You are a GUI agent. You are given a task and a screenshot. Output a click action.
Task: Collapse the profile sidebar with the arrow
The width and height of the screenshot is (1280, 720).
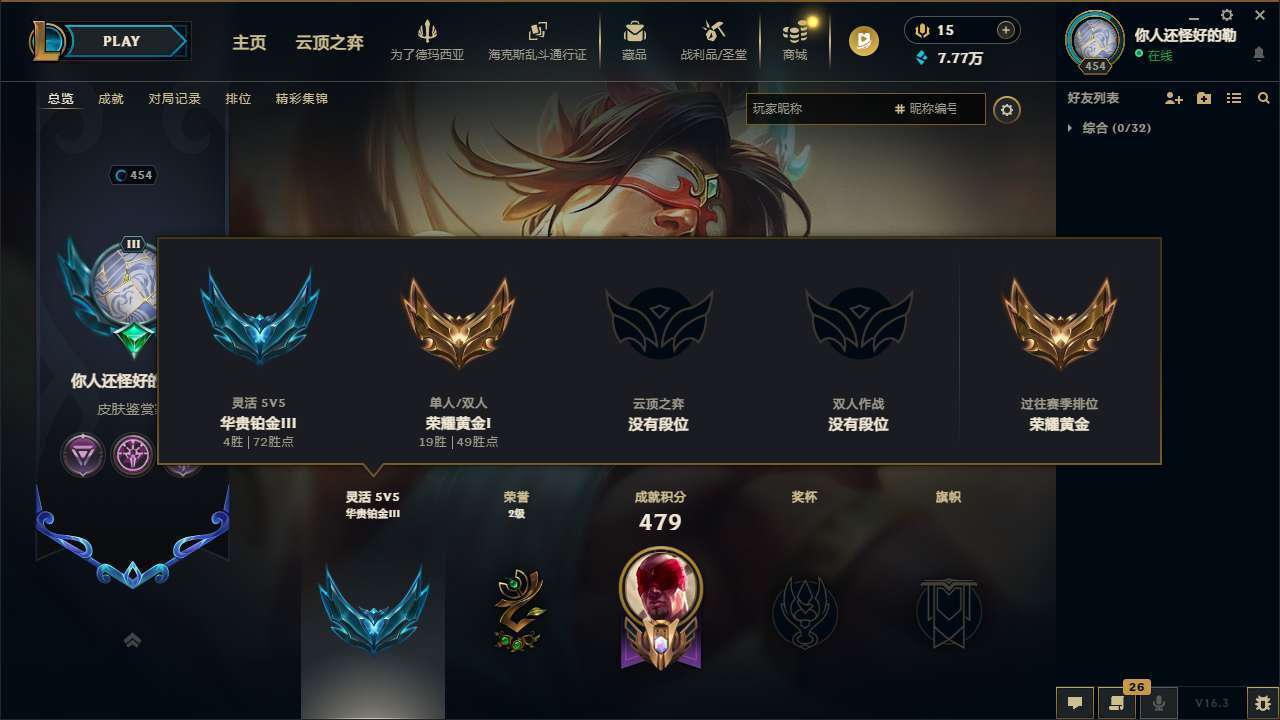click(132, 640)
